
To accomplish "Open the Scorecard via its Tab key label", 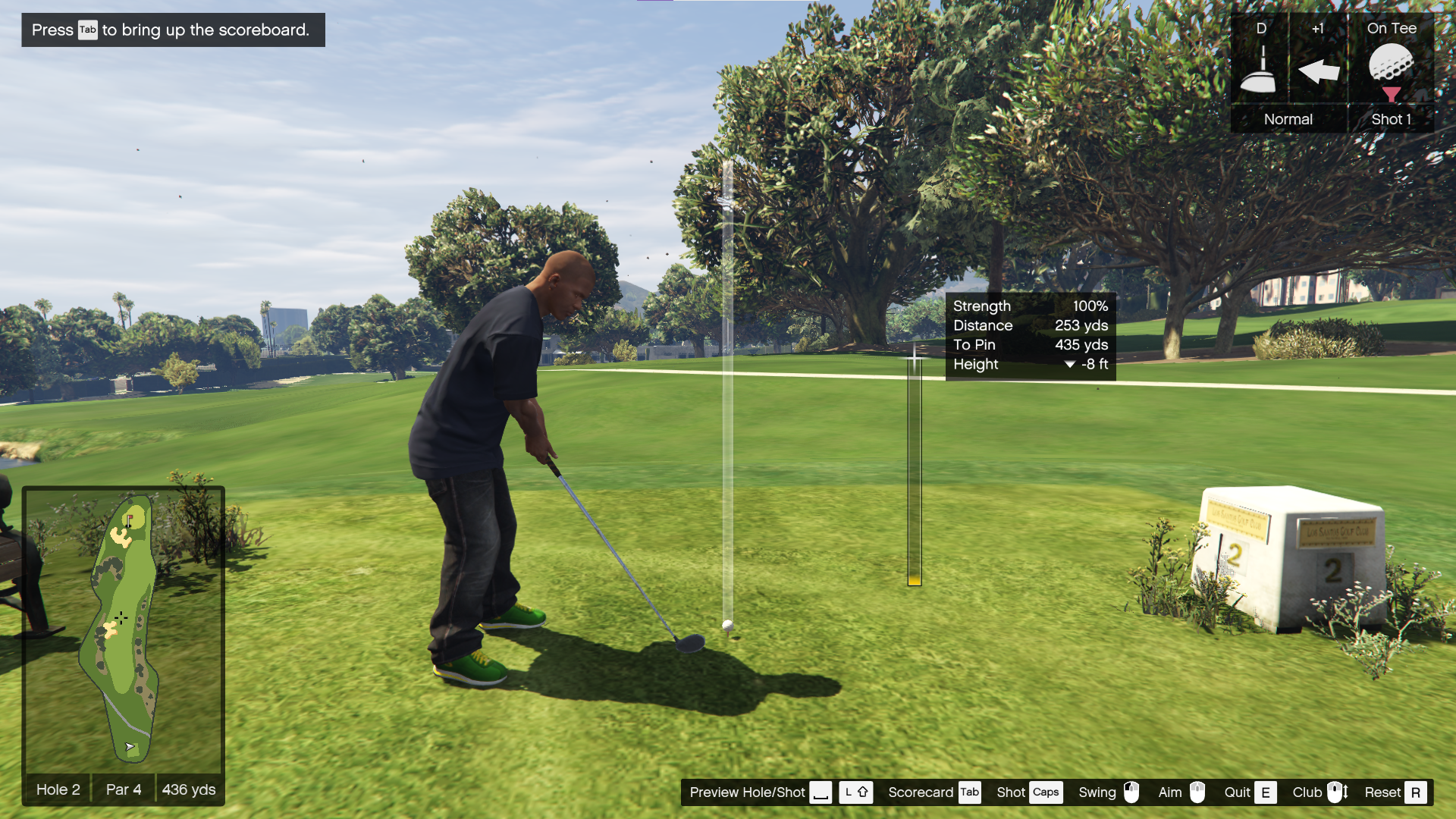I will (968, 792).
